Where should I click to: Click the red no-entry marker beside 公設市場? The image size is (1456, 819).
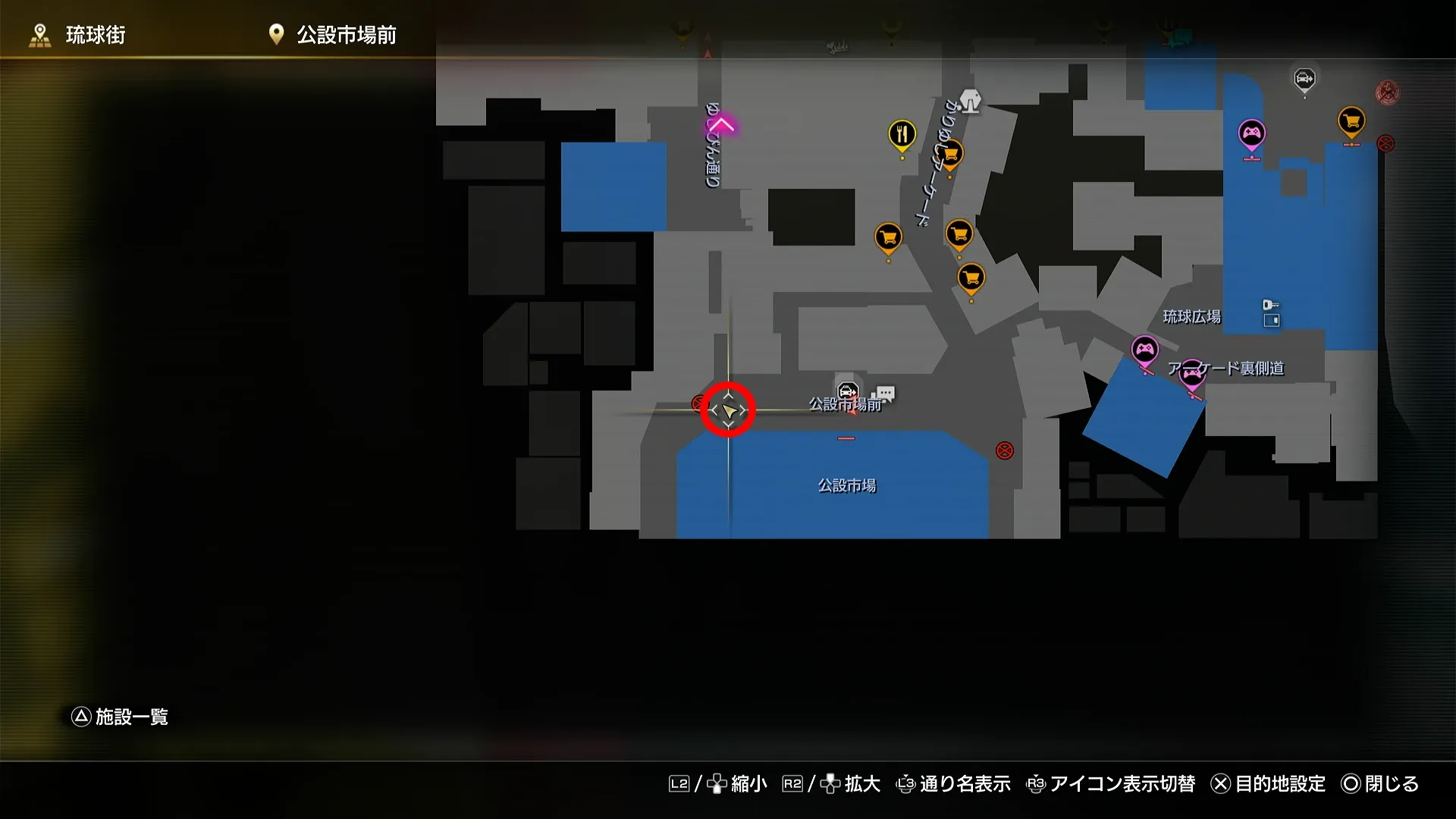tap(1006, 451)
